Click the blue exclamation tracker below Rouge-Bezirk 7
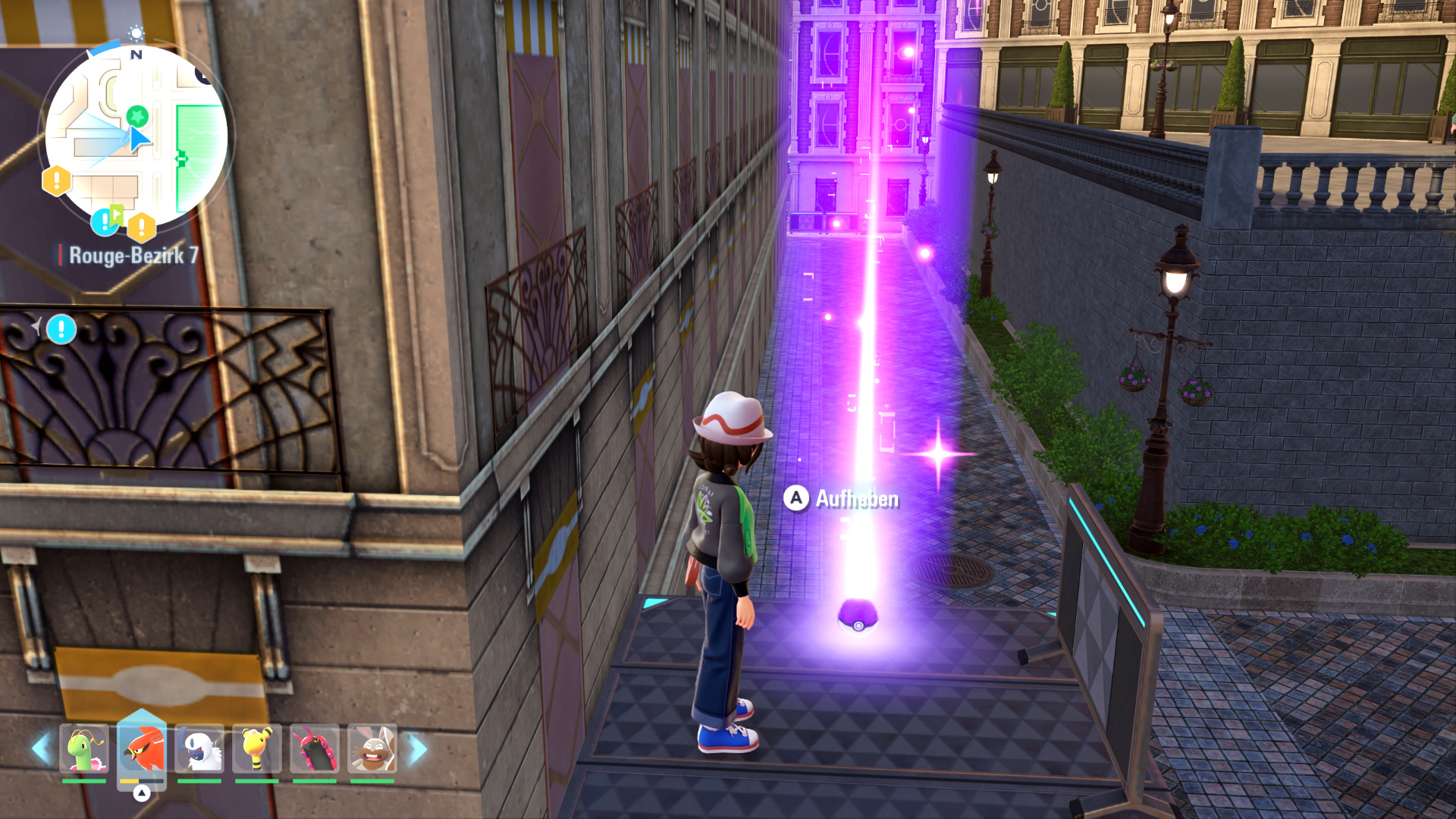The width and height of the screenshot is (1456, 819). (x=61, y=329)
